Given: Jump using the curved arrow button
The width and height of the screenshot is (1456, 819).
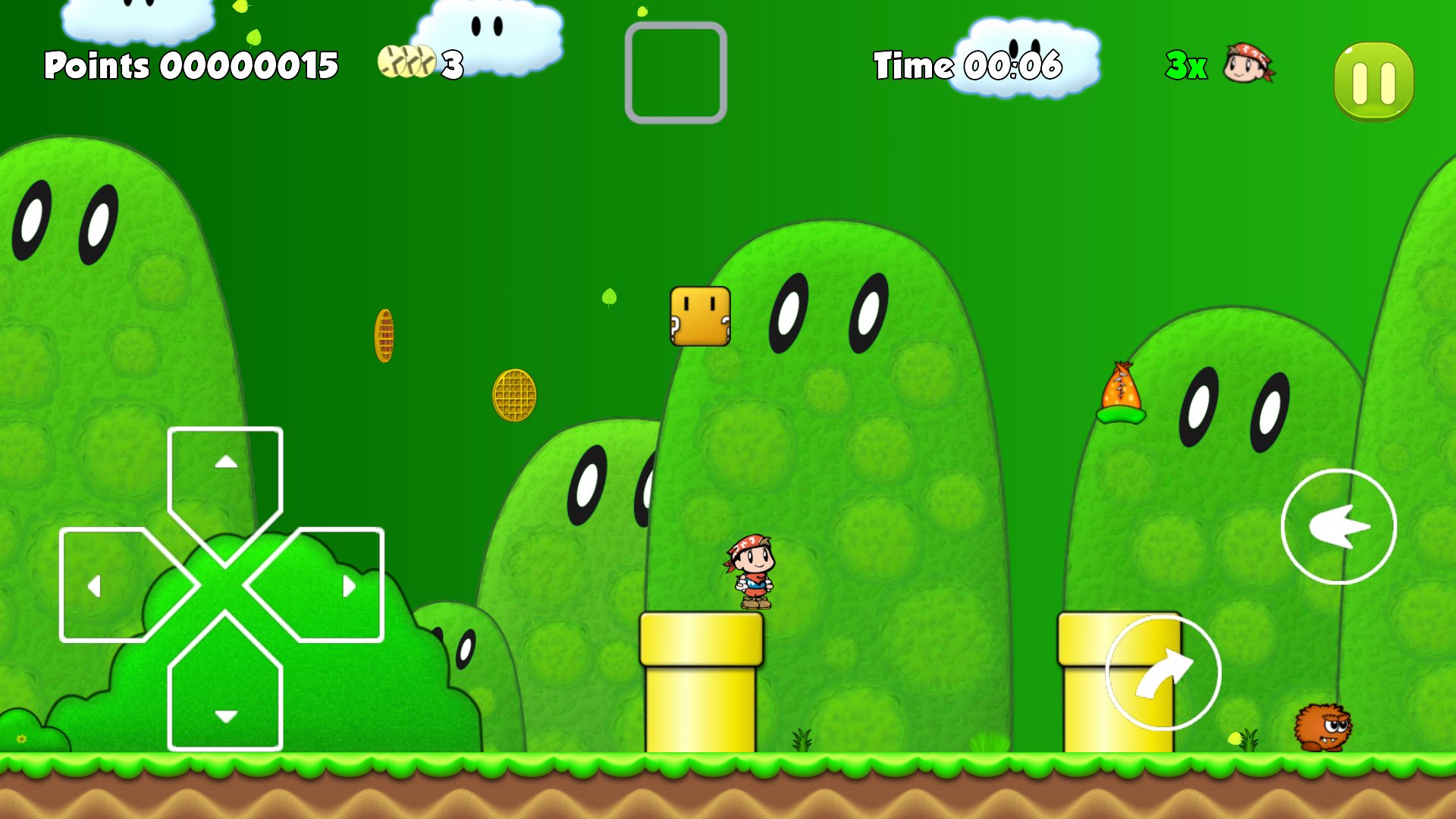Looking at the screenshot, I should tap(1163, 673).
